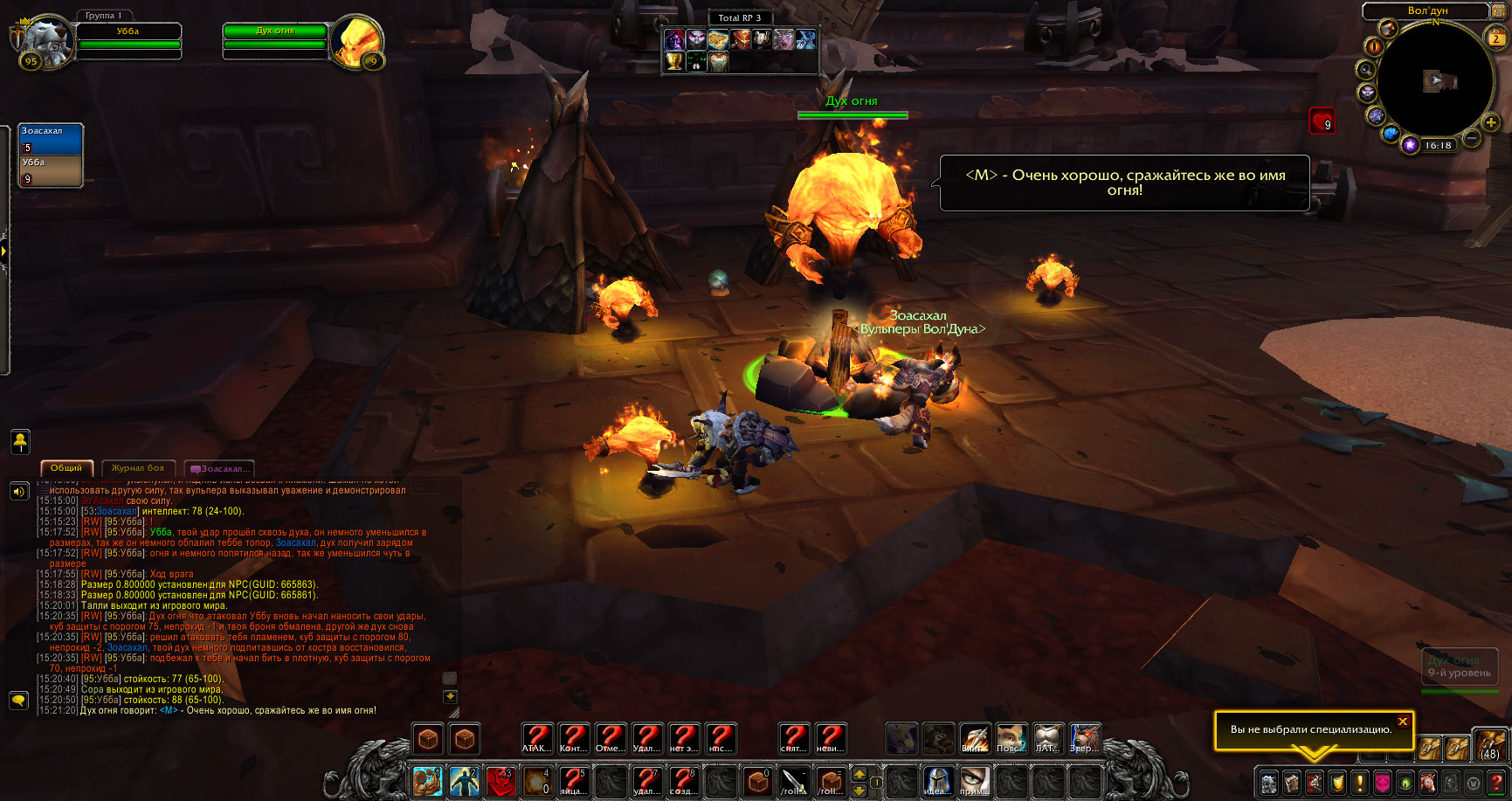Open the backpack showing 48 free slots
1512x801 pixels.
point(1489,746)
